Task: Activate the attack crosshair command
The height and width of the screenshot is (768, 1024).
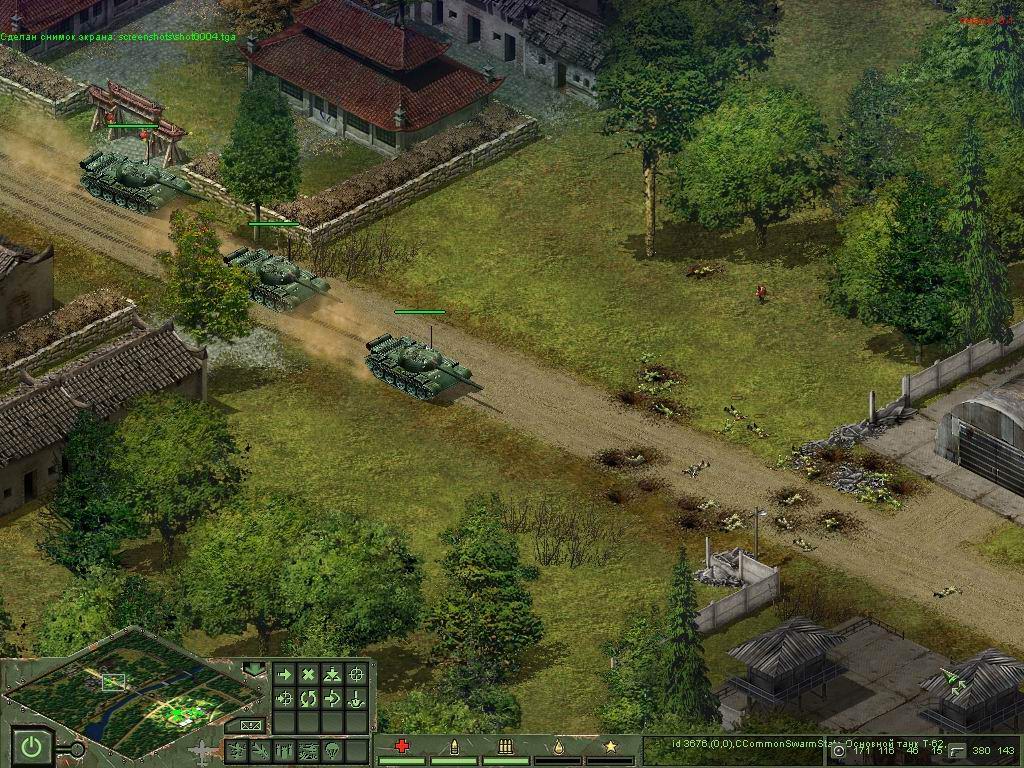Action: (357, 675)
